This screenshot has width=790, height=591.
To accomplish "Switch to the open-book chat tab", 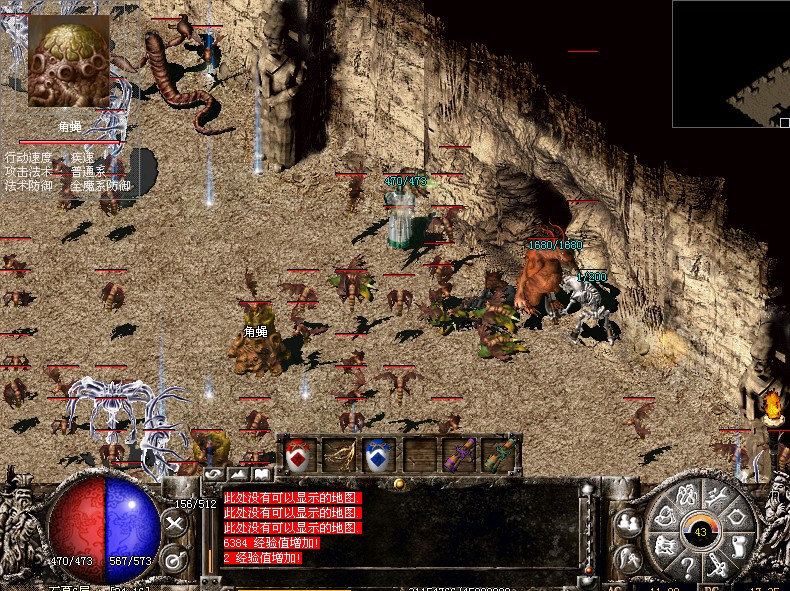I will click(x=261, y=474).
